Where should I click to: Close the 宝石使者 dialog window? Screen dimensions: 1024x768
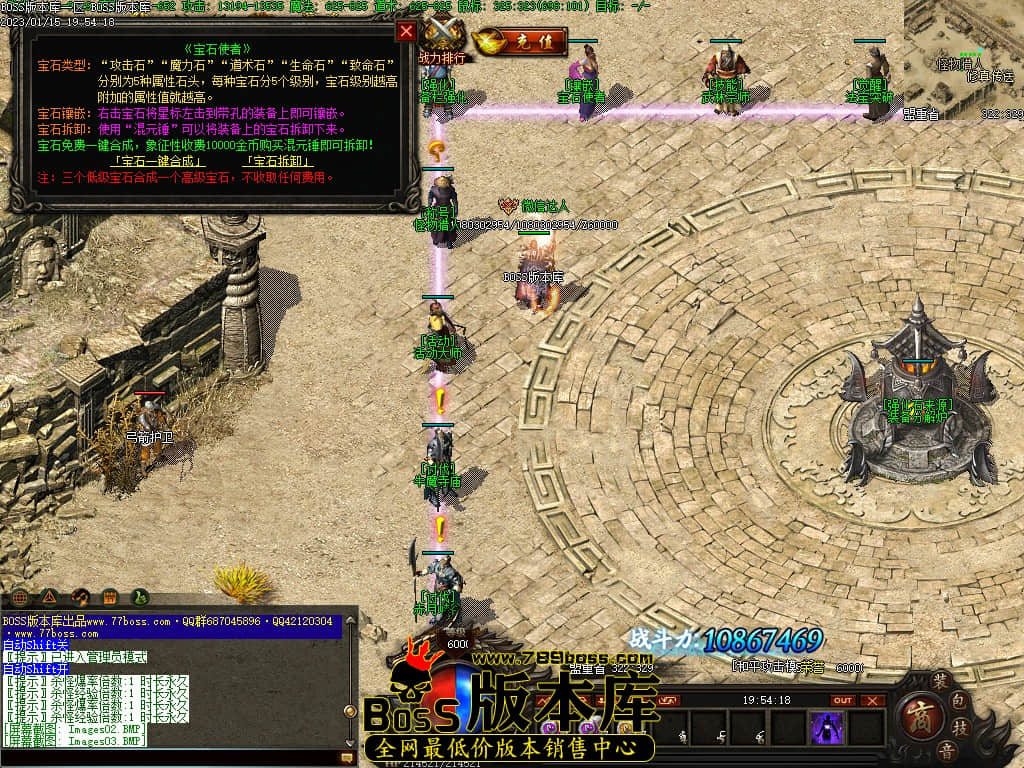coord(406,31)
